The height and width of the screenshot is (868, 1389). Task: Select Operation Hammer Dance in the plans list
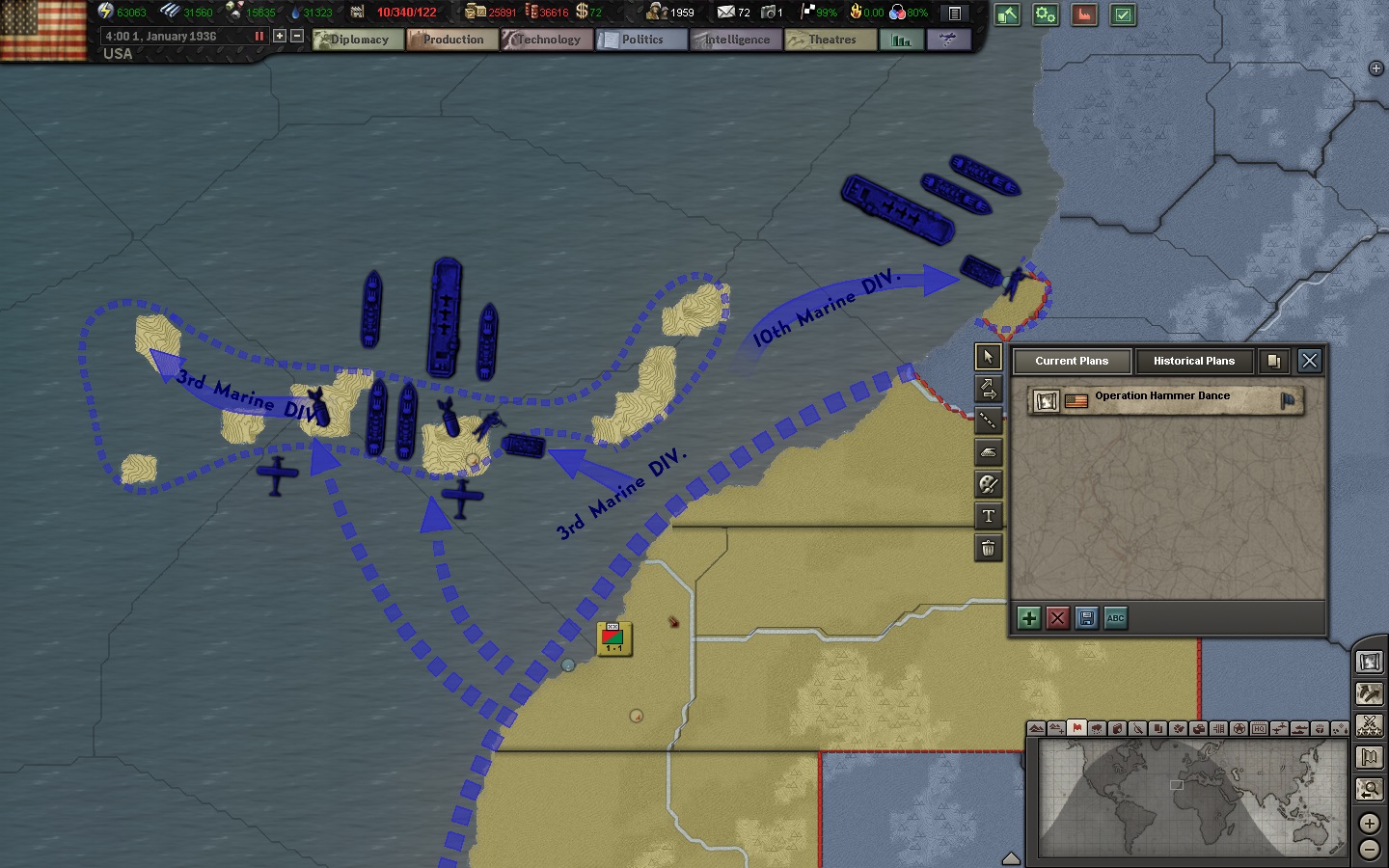1161,396
